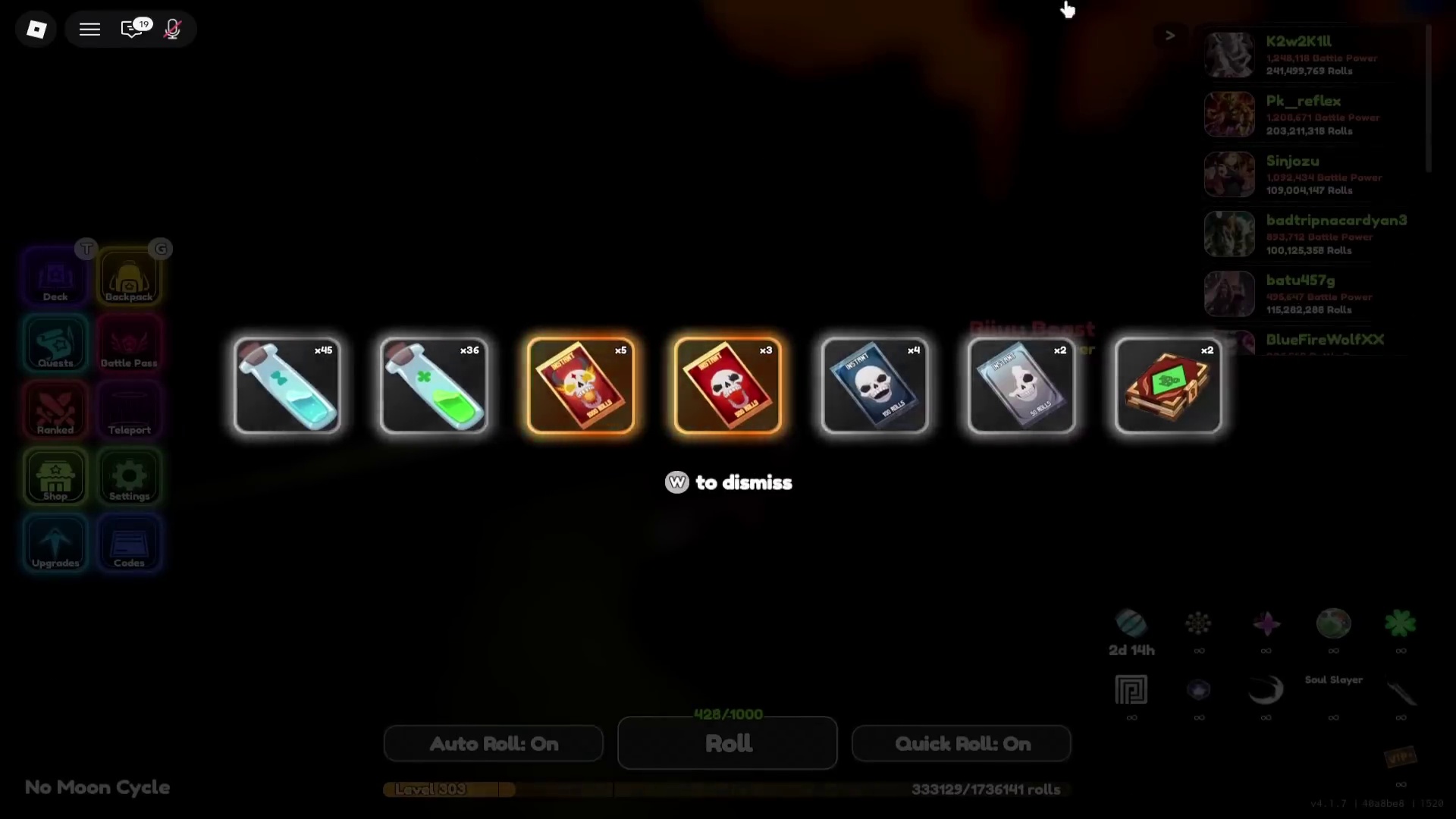This screenshot has height=819, width=1456.
Task: Open the Codes menu
Action: tap(129, 544)
